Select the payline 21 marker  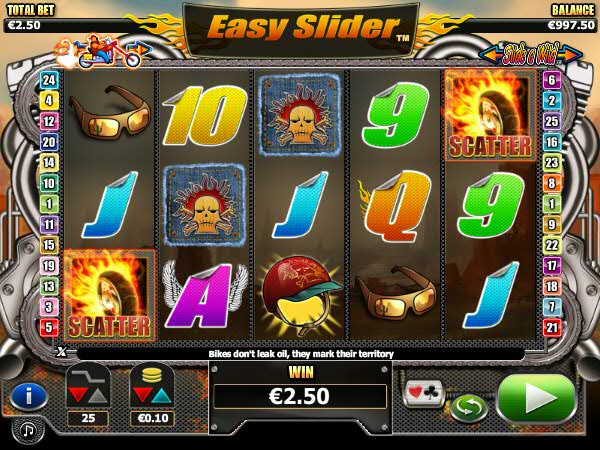(553, 327)
